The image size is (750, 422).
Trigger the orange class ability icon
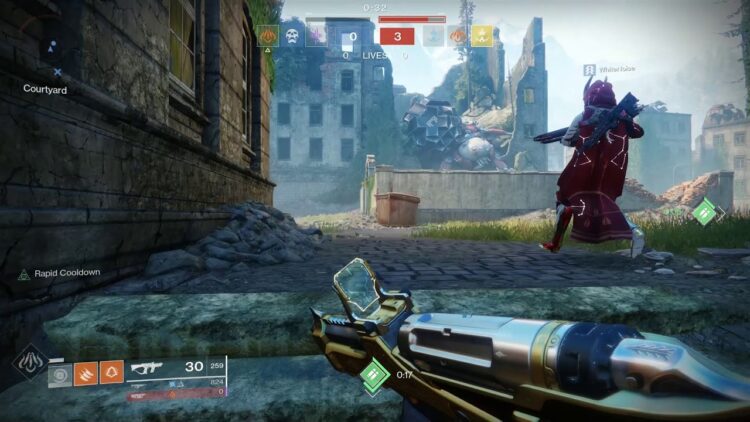click(112, 374)
